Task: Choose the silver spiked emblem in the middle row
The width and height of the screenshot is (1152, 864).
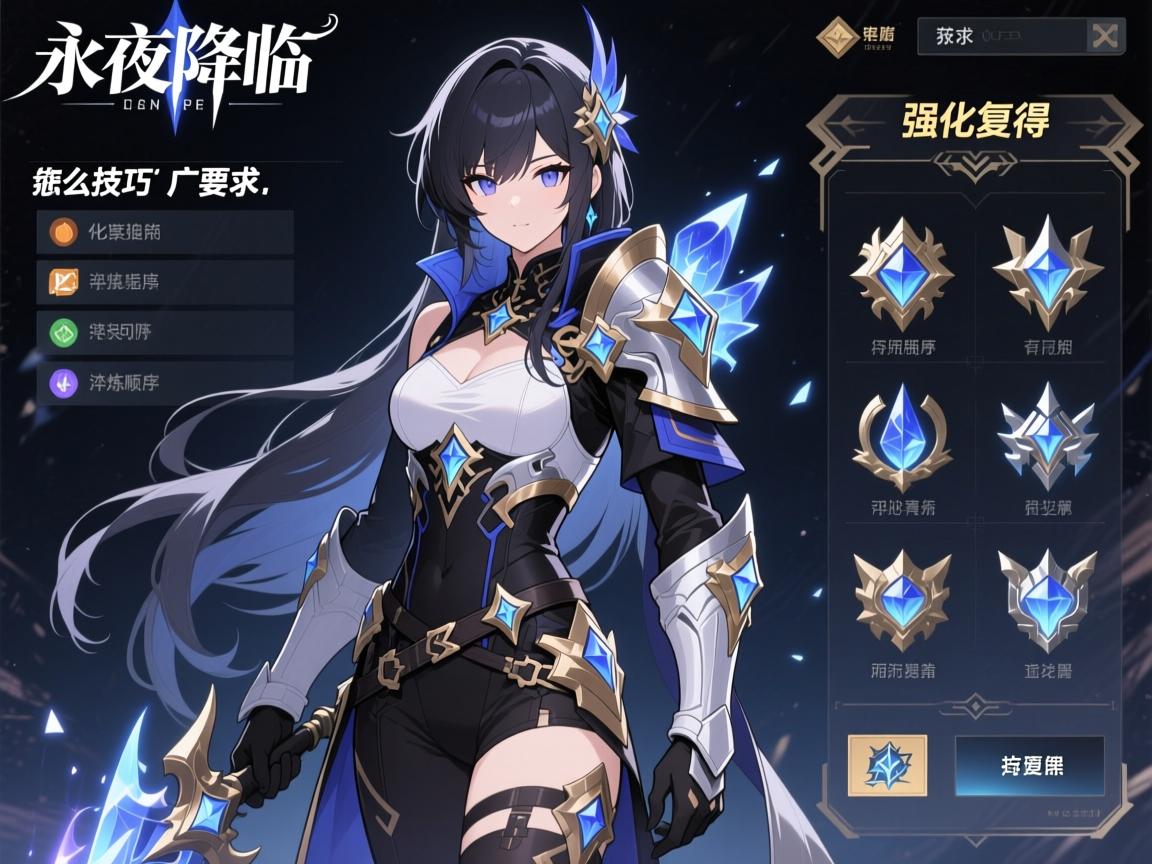Action: (1048, 436)
